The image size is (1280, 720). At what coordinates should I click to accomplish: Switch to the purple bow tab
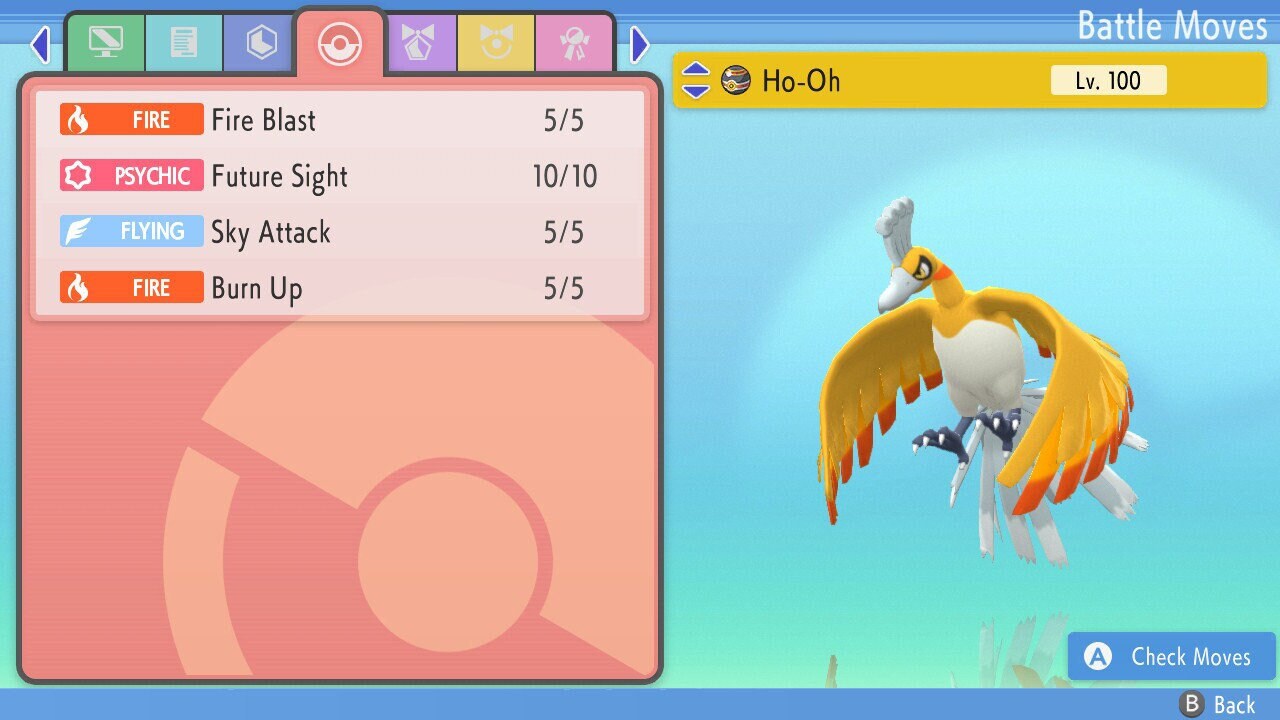419,43
